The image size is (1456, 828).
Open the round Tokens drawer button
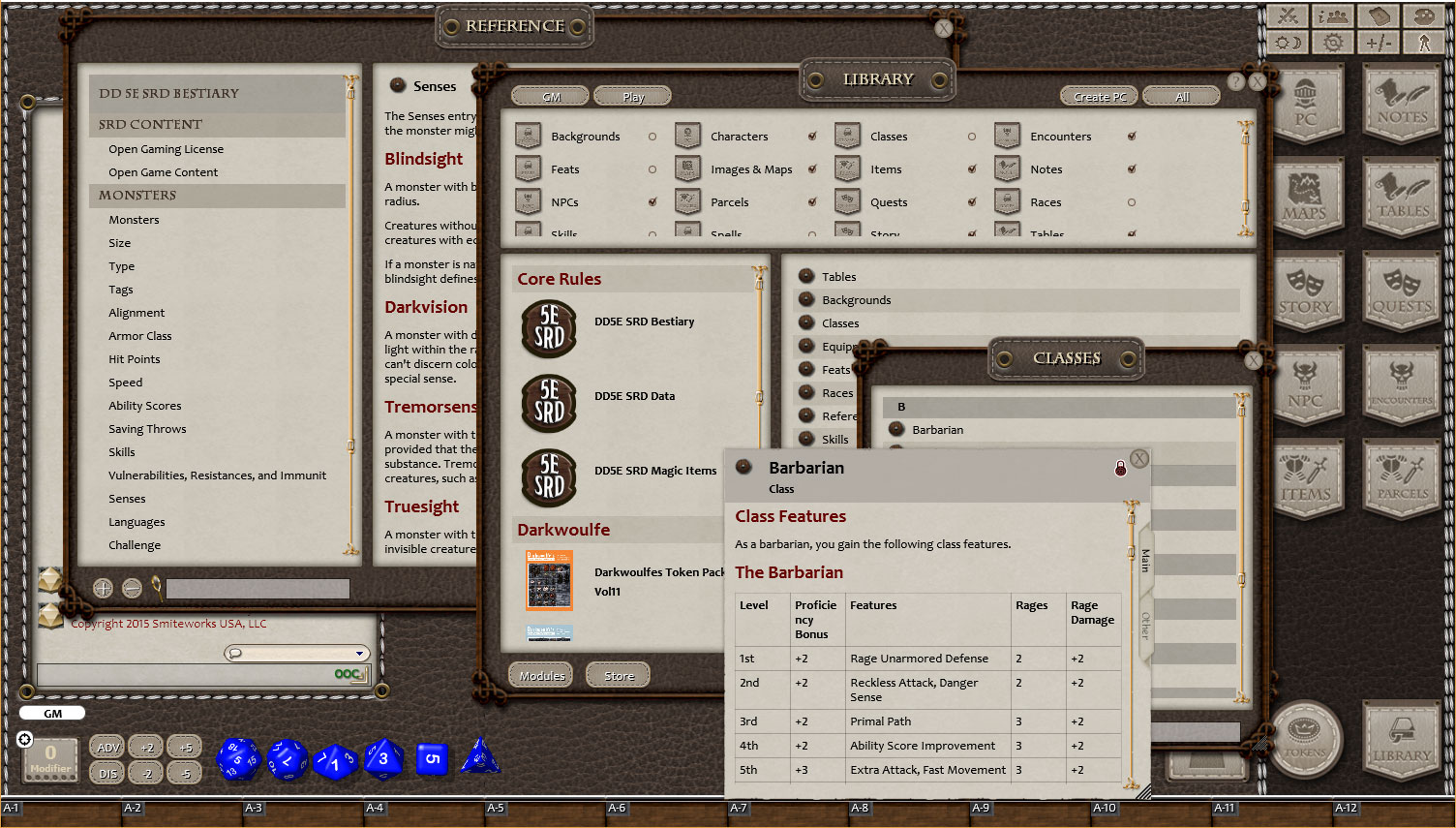coord(1306,739)
